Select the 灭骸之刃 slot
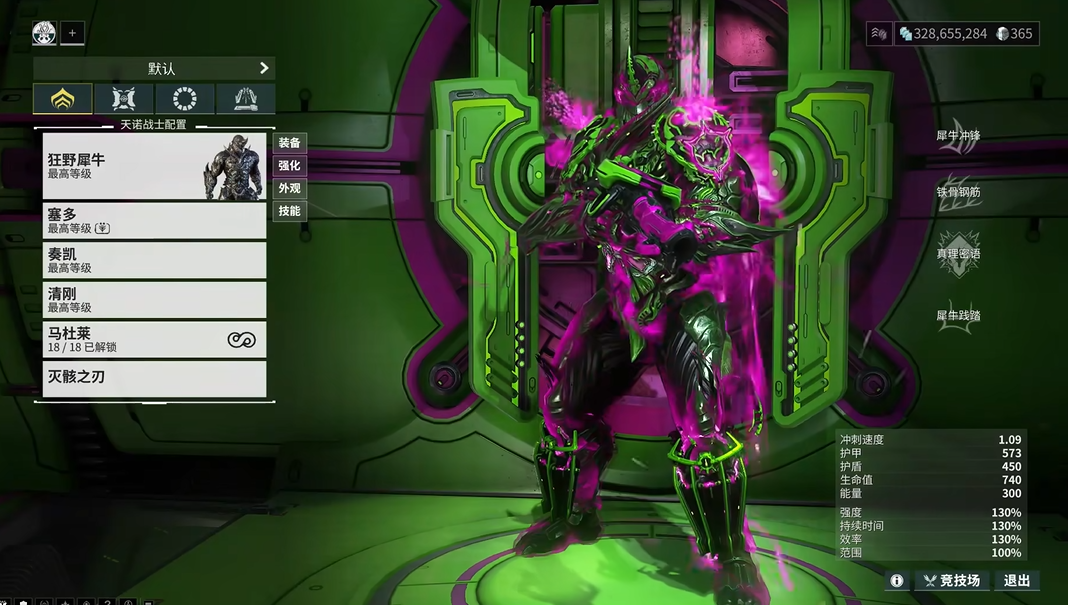Viewport: 1068px width, 605px height. 155,378
